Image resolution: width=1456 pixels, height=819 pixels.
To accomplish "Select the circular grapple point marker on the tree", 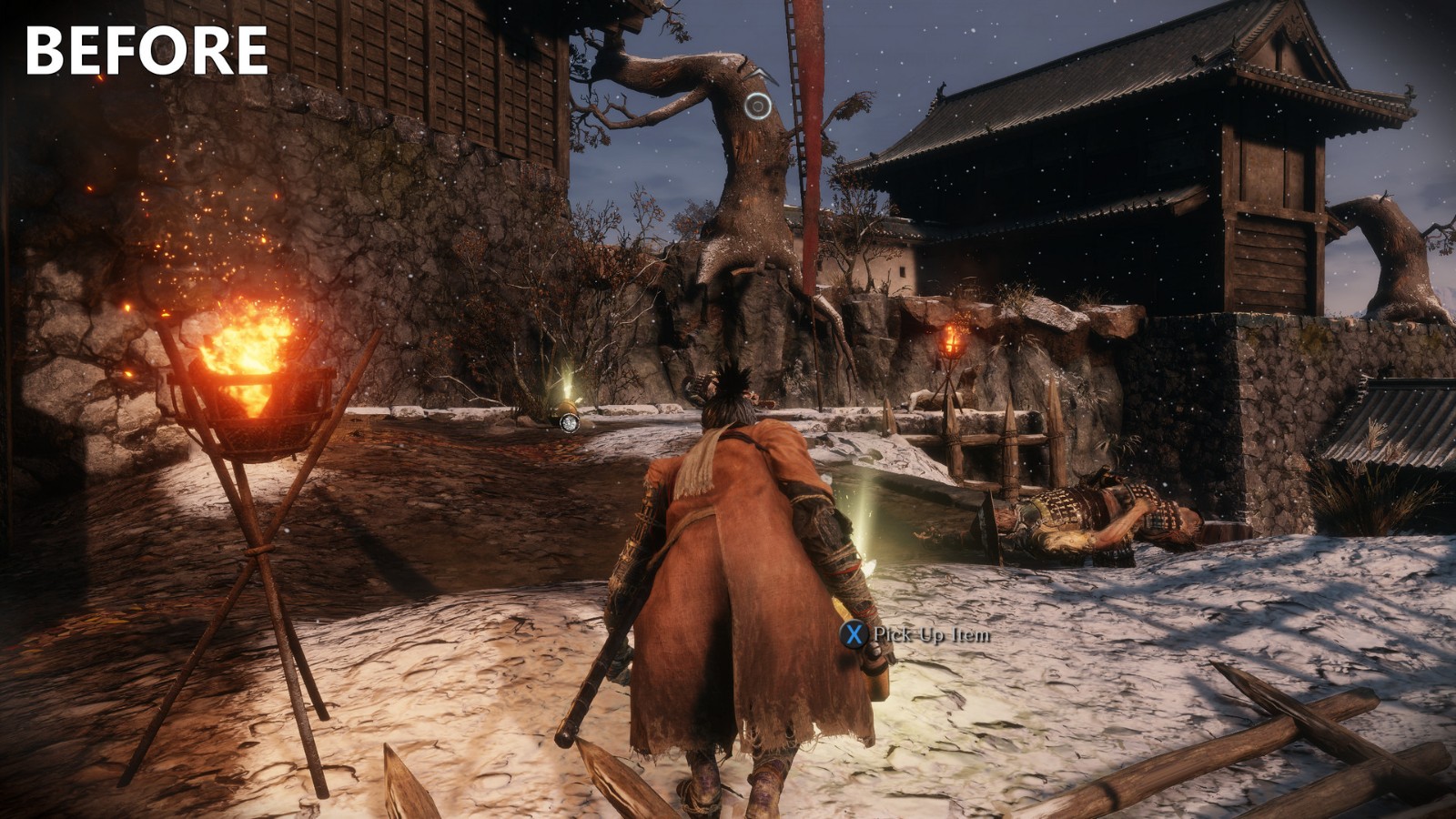I will (757, 106).
